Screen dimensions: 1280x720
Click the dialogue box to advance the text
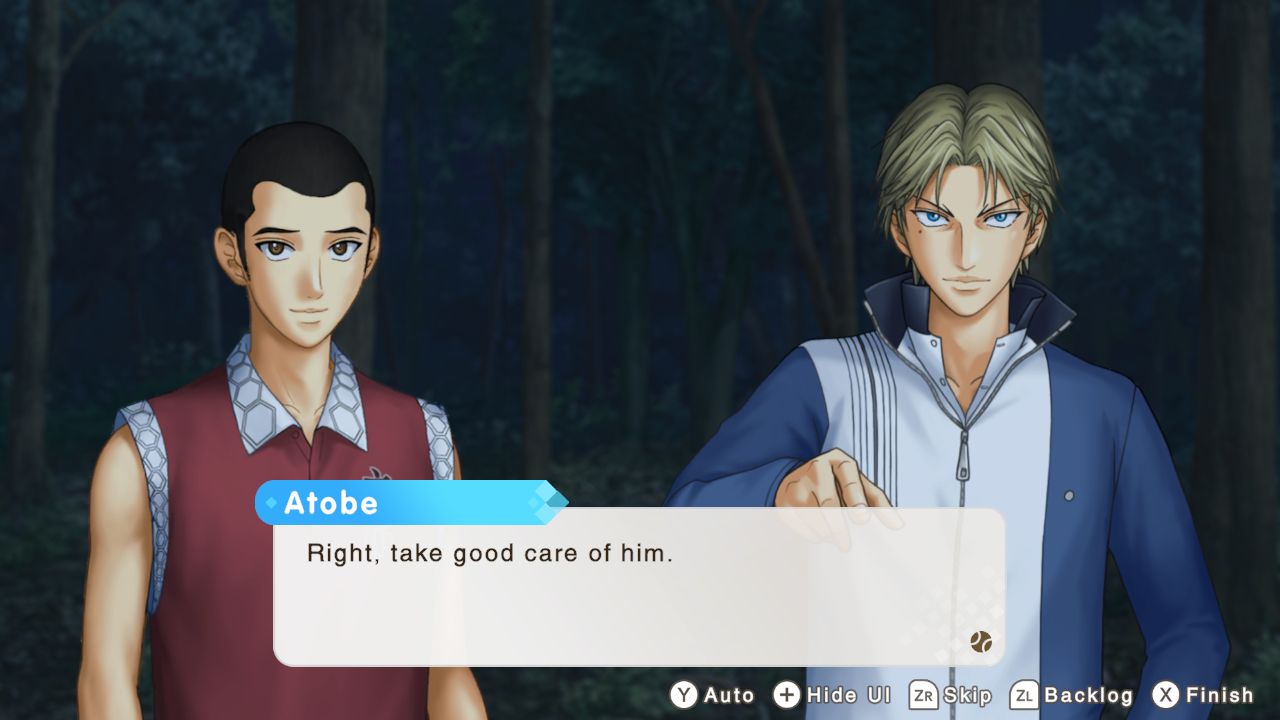pos(640,590)
